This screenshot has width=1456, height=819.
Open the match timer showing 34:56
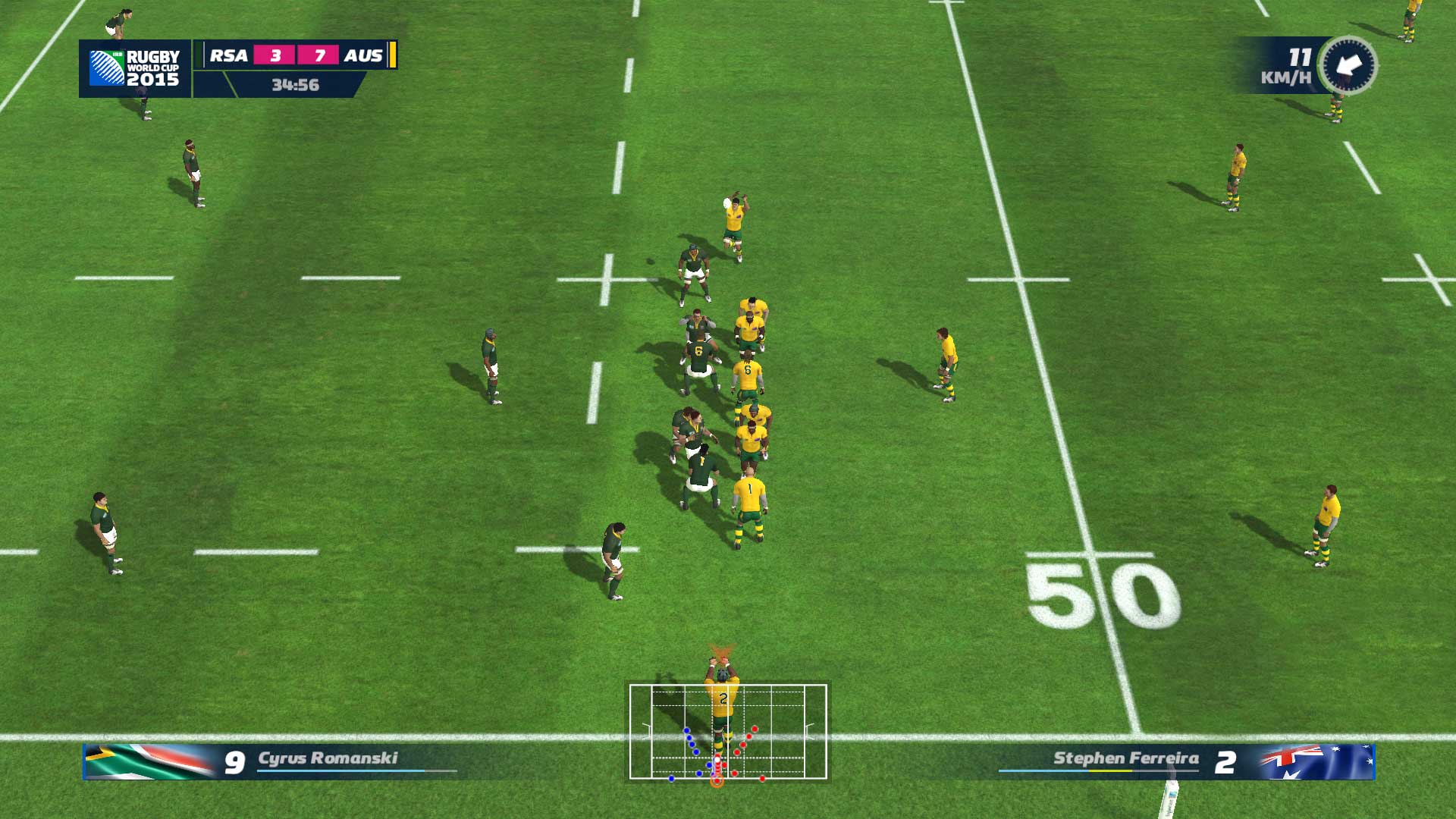click(x=296, y=85)
